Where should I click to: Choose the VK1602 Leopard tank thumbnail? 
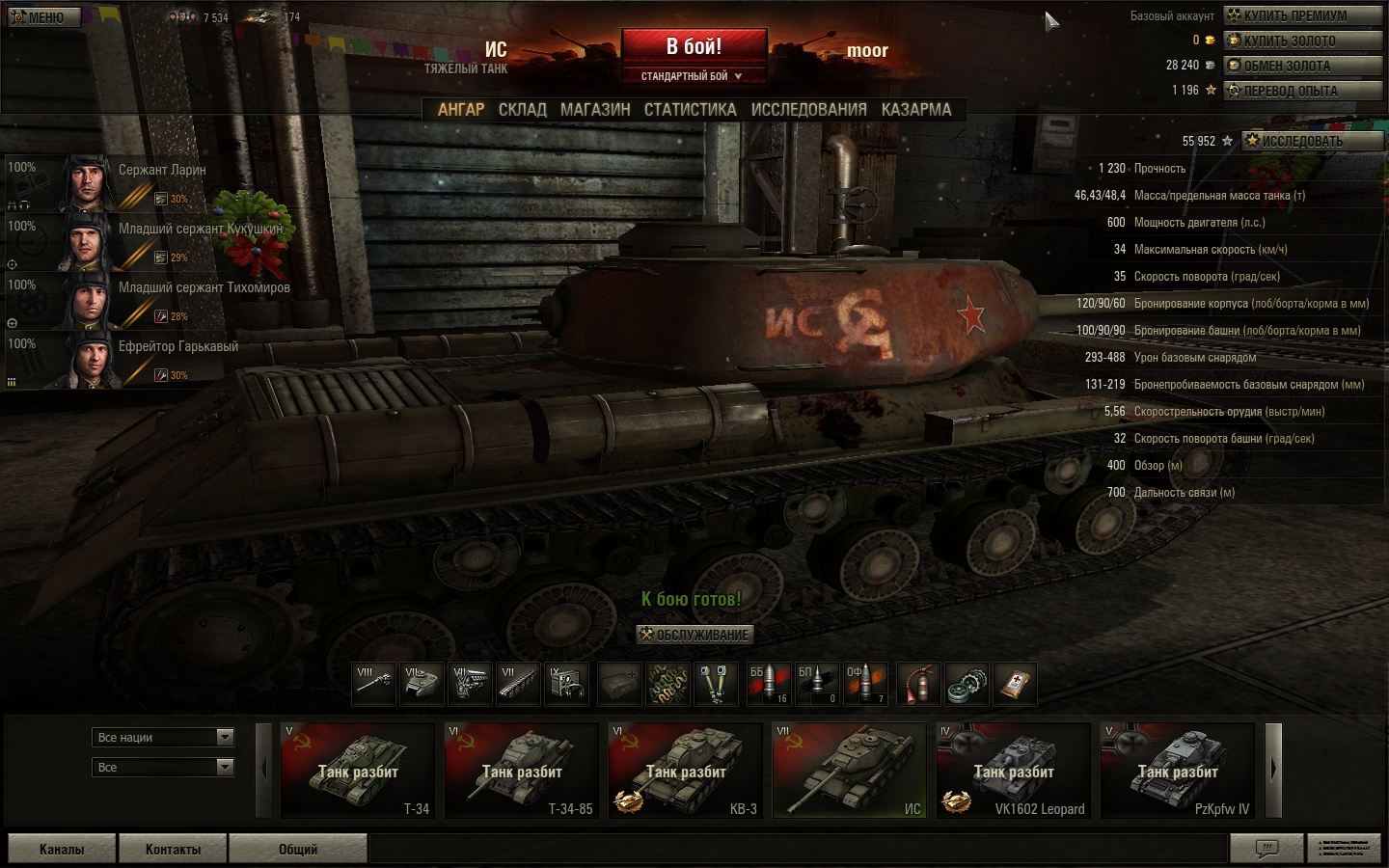(x=1014, y=771)
